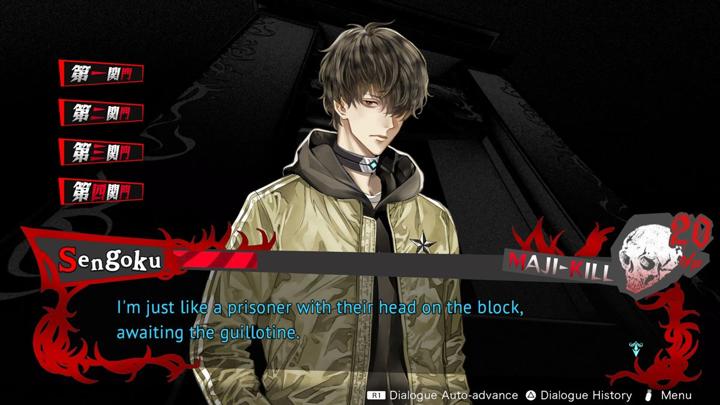Screen dimensions: 720x405
Task: Click the 第三関門 third gate label
Action: coord(102,151)
